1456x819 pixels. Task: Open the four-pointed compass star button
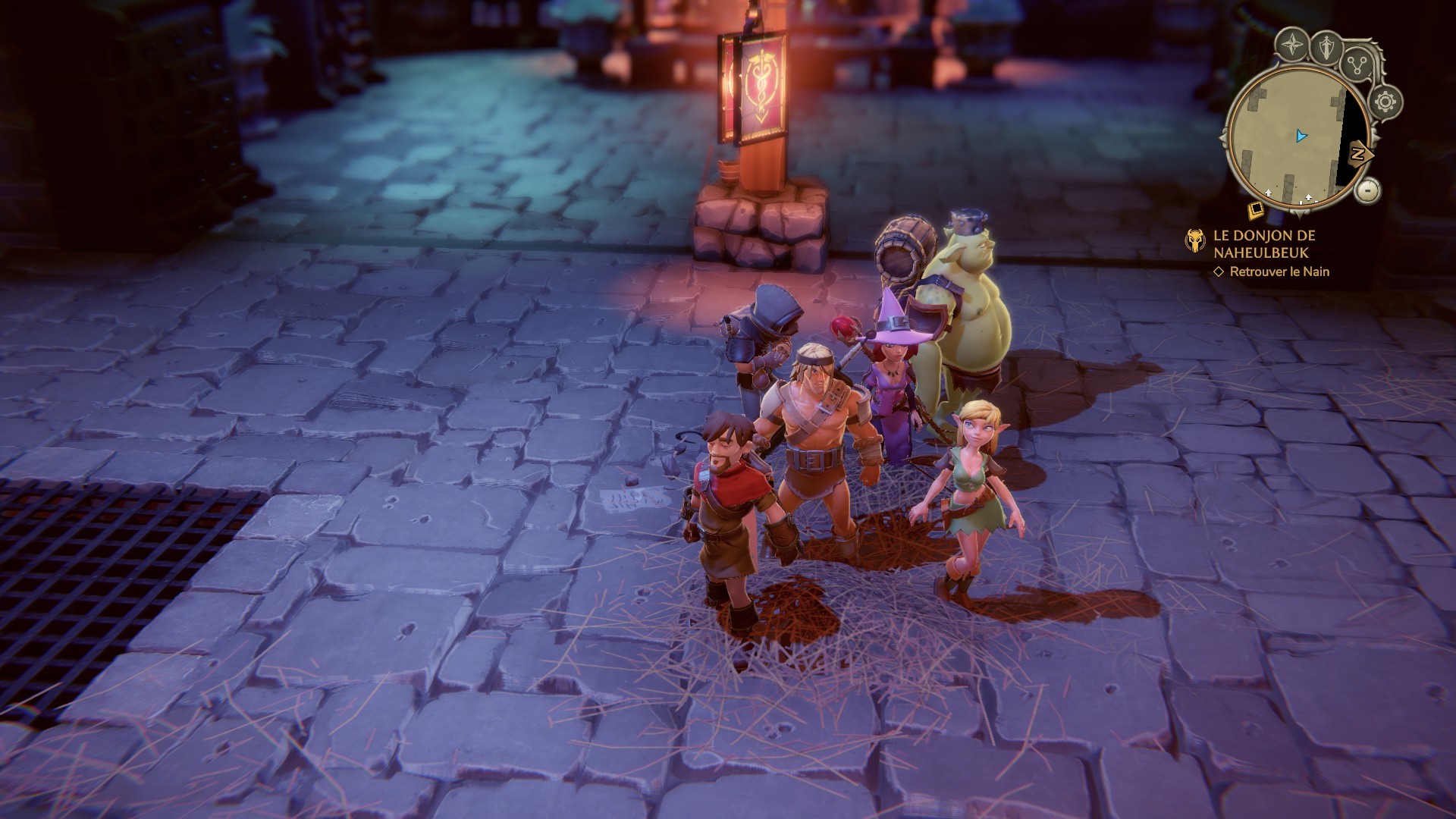(x=1291, y=45)
